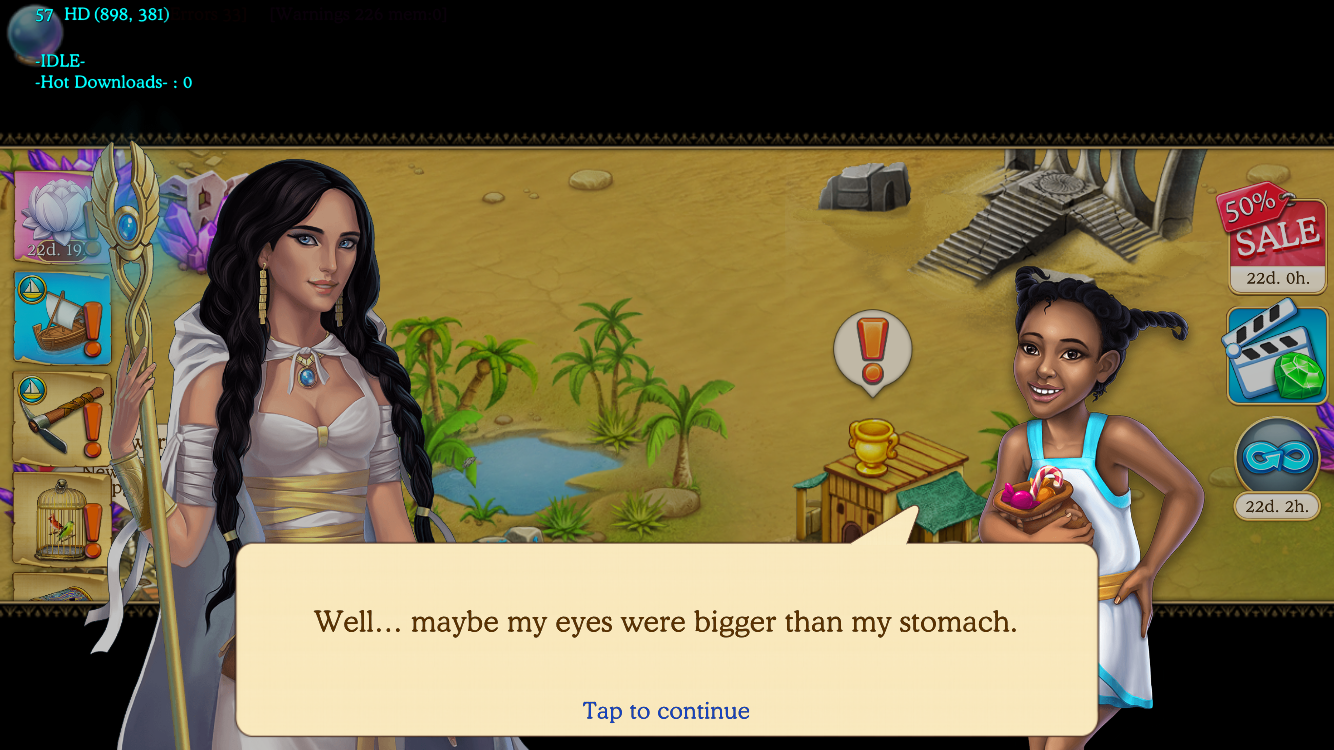
Task: Open the 50% Sale offer
Action: tap(1276, 240)
